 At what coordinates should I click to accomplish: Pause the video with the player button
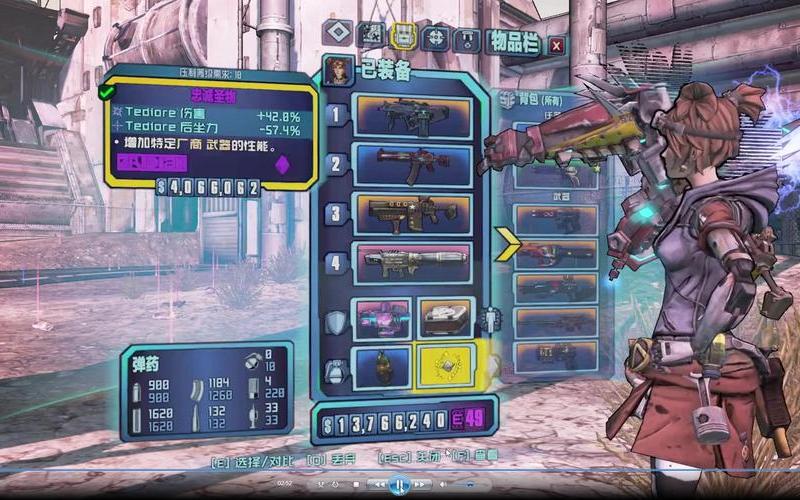click(398, 485)
